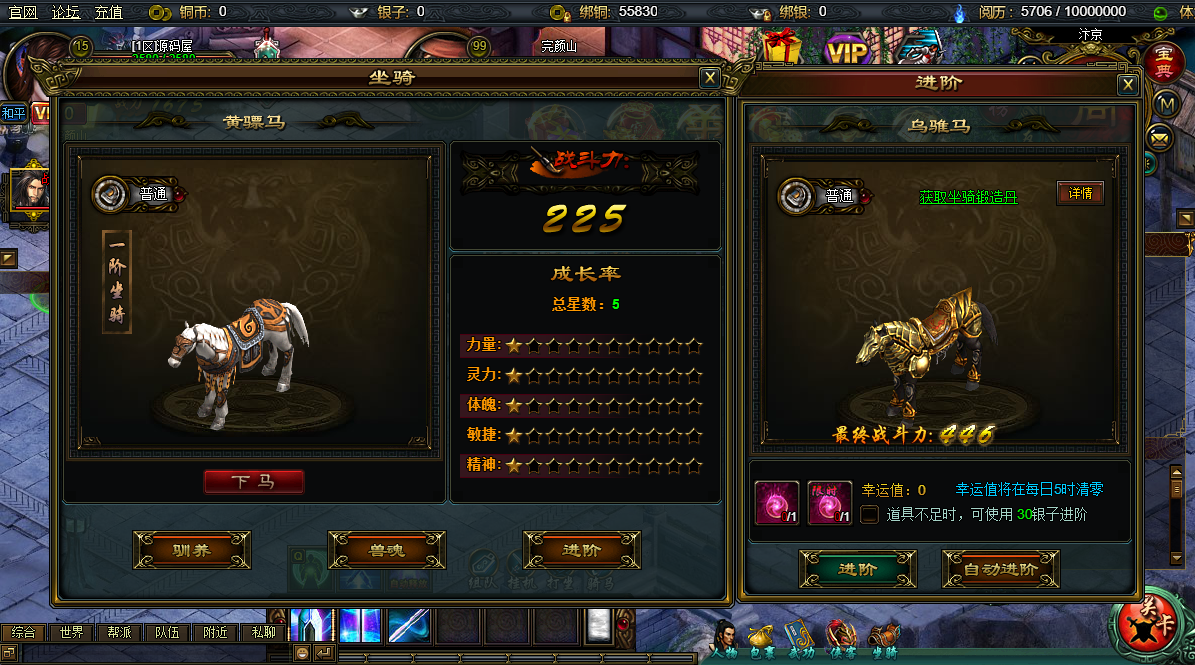Open the 兽魂 beast soul screen
The width and height of the screenshot is (1195, 665).
(x=386, y=550)
